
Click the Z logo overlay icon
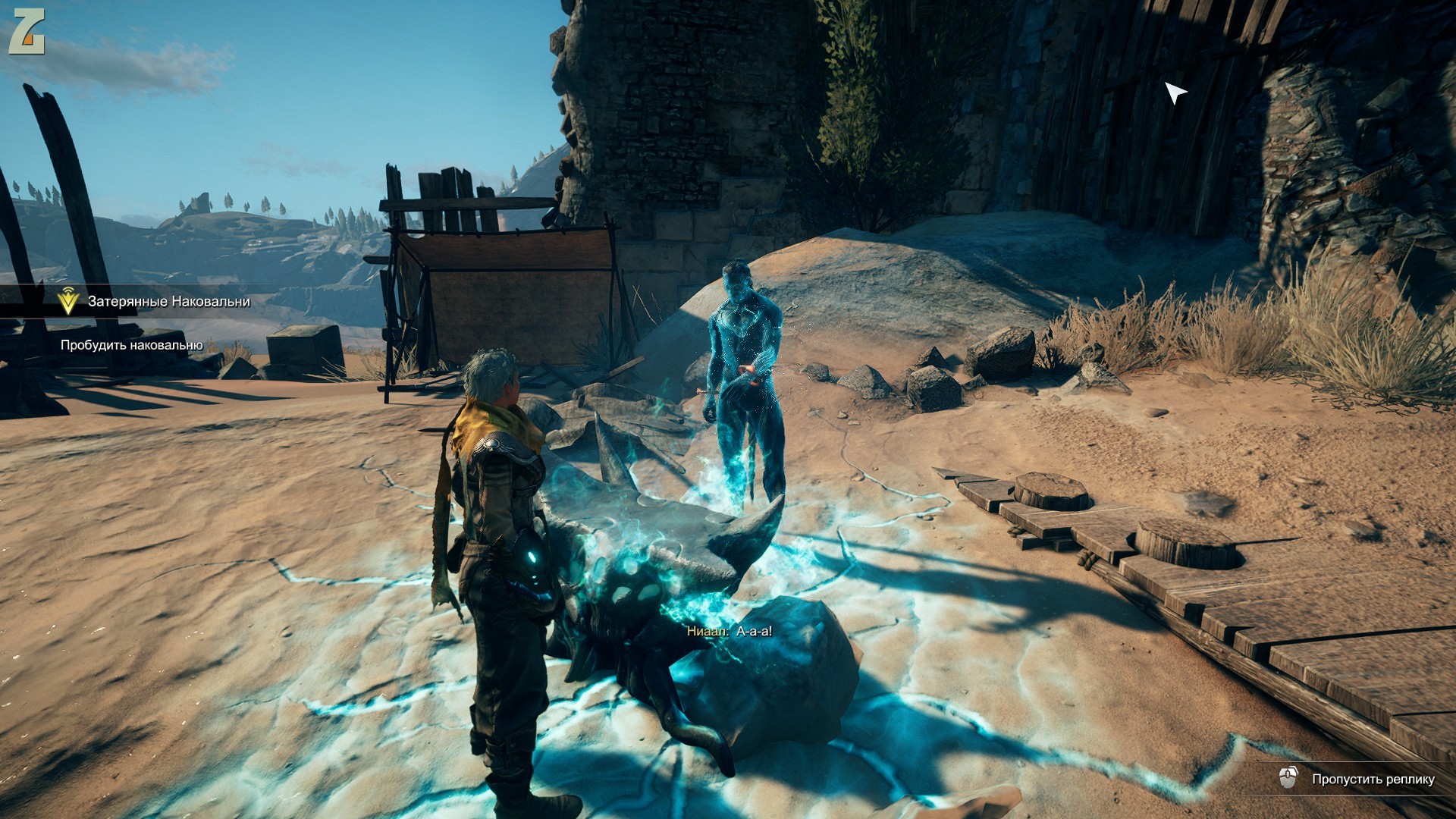tap(27, 33)
